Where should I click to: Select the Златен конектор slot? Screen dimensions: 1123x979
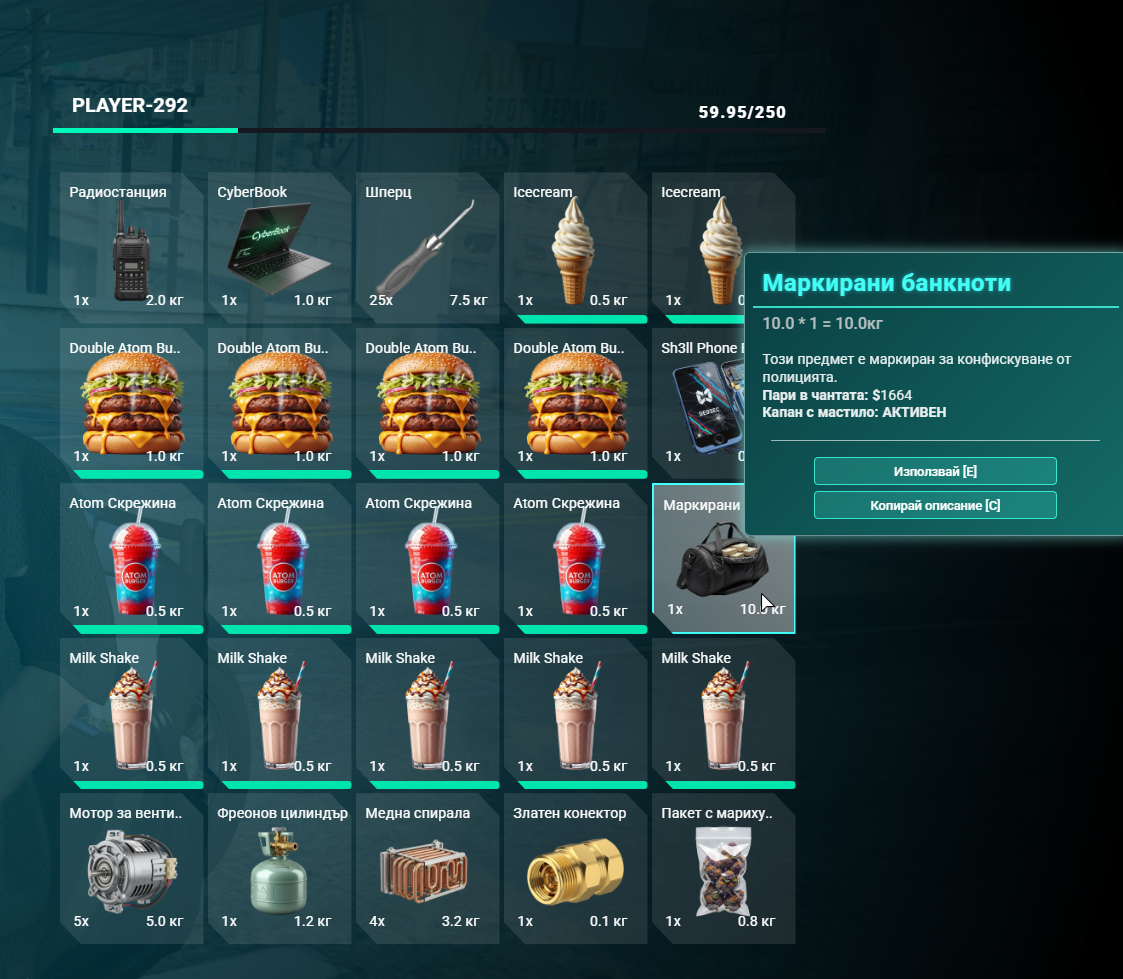click(575, 868)
